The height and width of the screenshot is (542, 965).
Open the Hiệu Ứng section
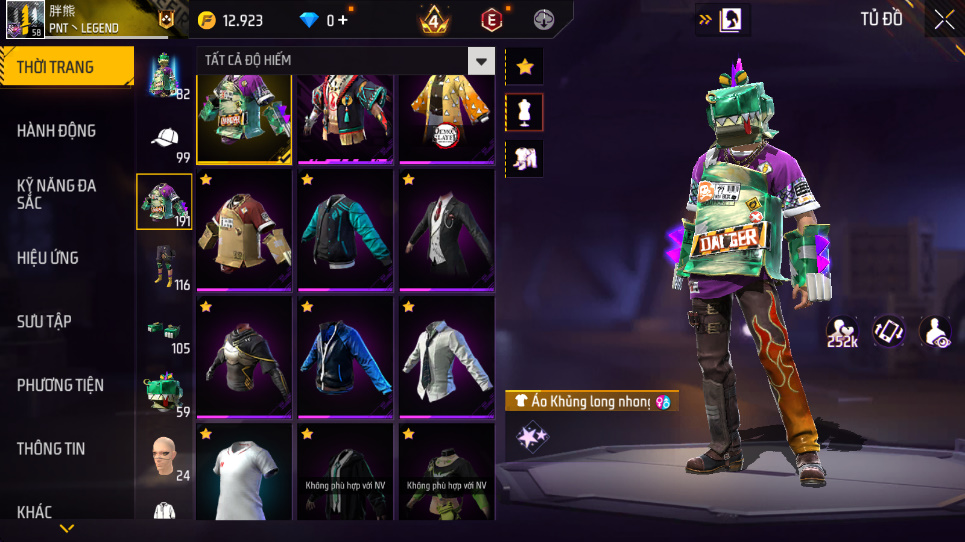pos(66,258)
